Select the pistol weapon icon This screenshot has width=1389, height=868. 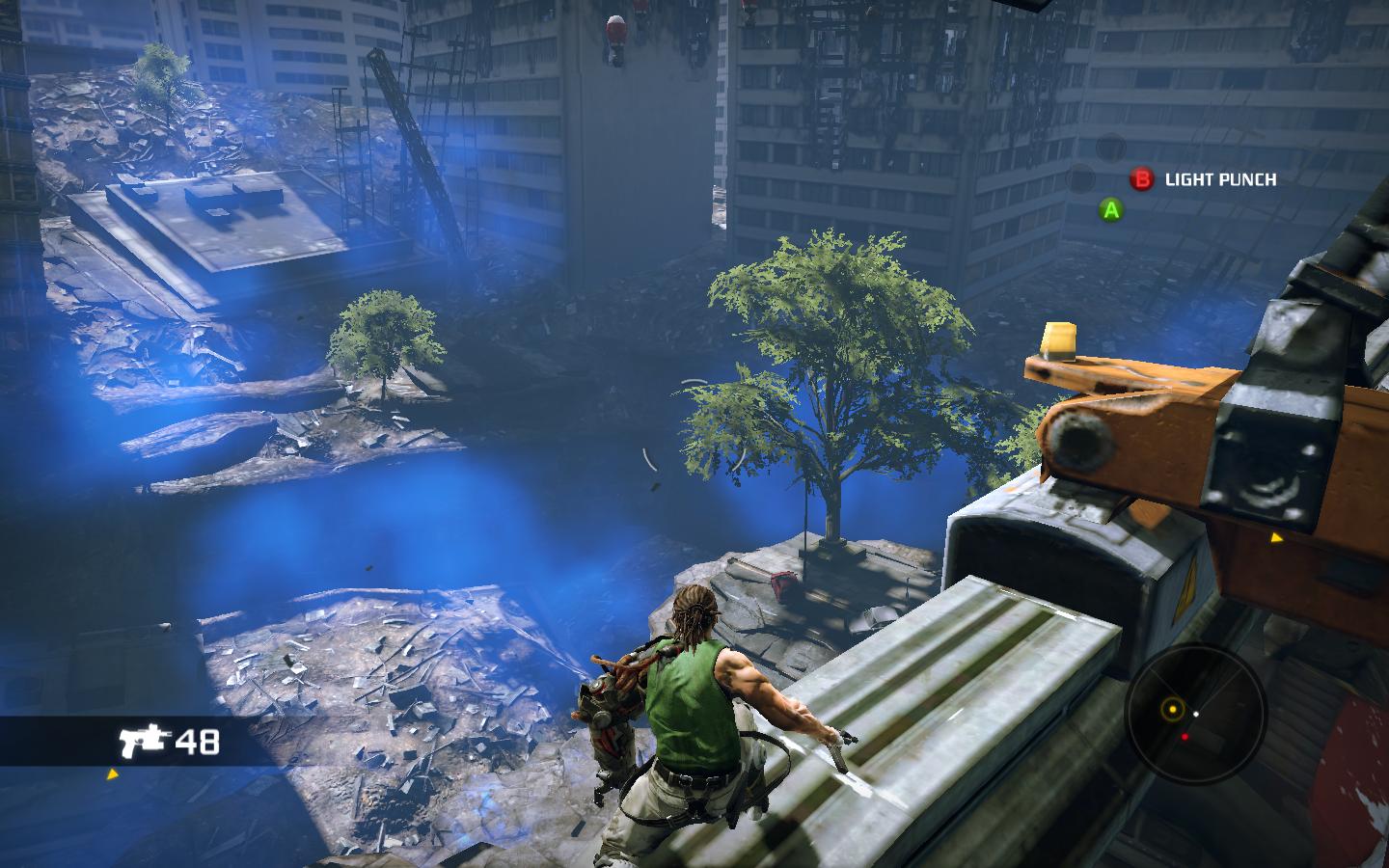(143, 741)
